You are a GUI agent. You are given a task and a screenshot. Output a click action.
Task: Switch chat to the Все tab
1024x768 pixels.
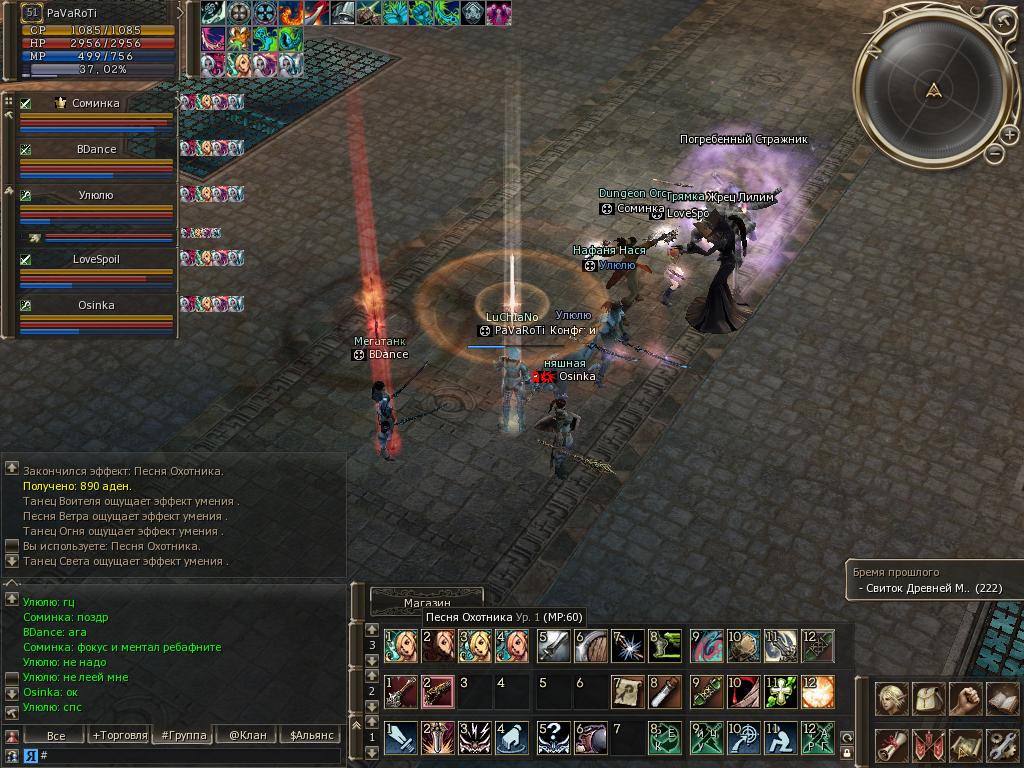pyautogui.click(x=56, y=736)
